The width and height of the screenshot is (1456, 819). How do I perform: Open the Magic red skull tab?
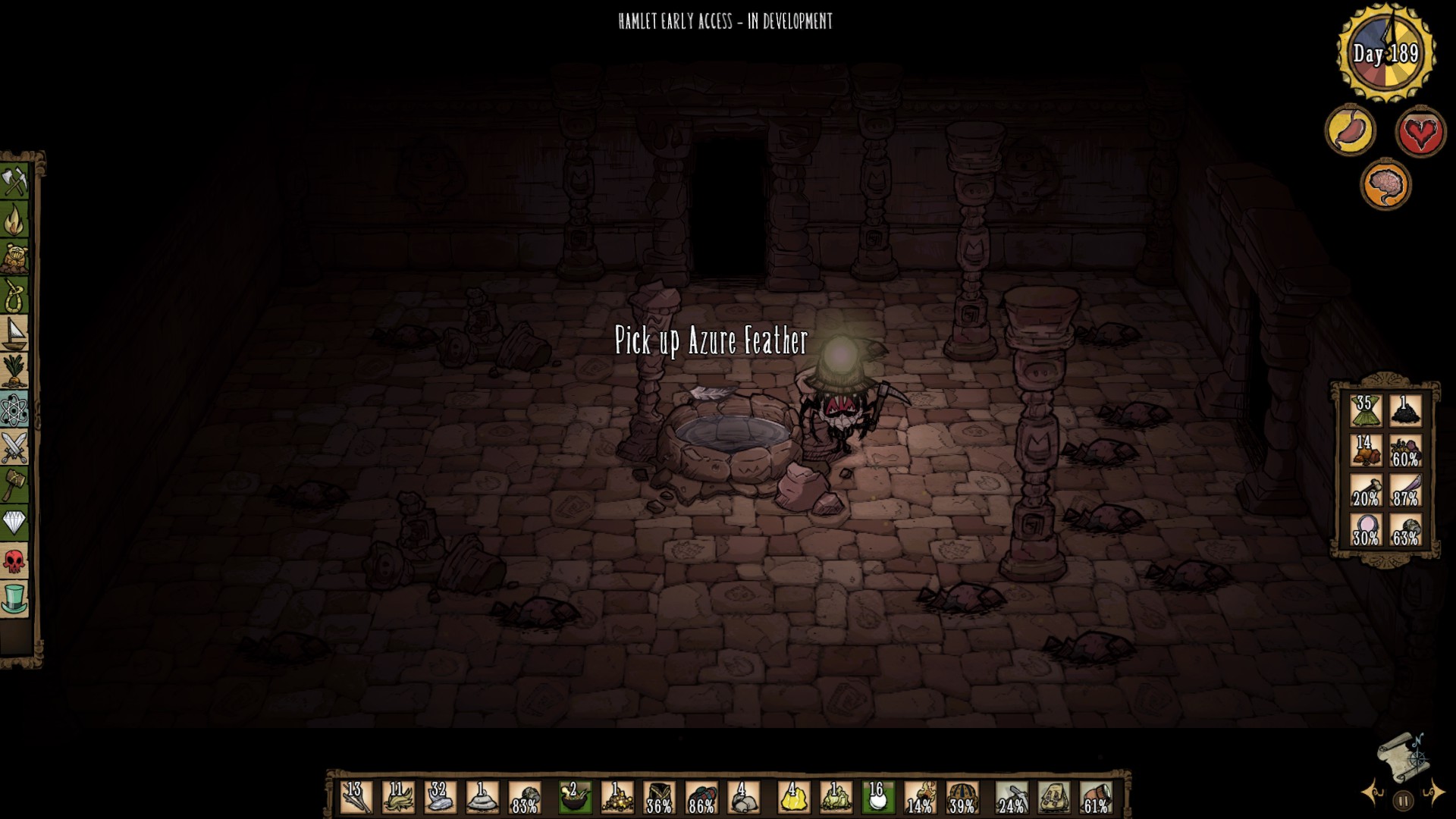pyautogui.click(x=14, y=561)
